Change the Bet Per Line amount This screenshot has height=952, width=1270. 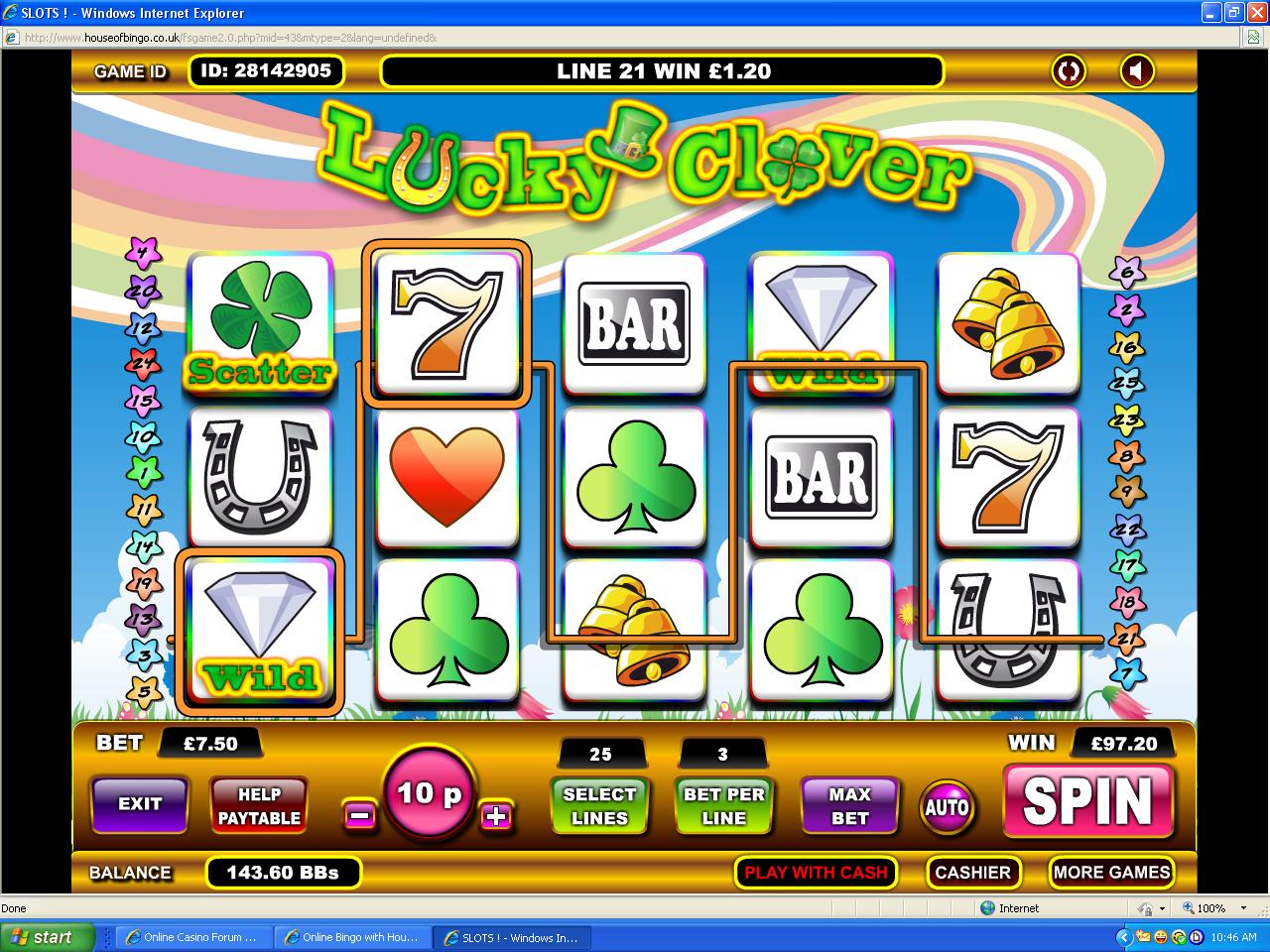pyautogui.click(x=723, y=805)
